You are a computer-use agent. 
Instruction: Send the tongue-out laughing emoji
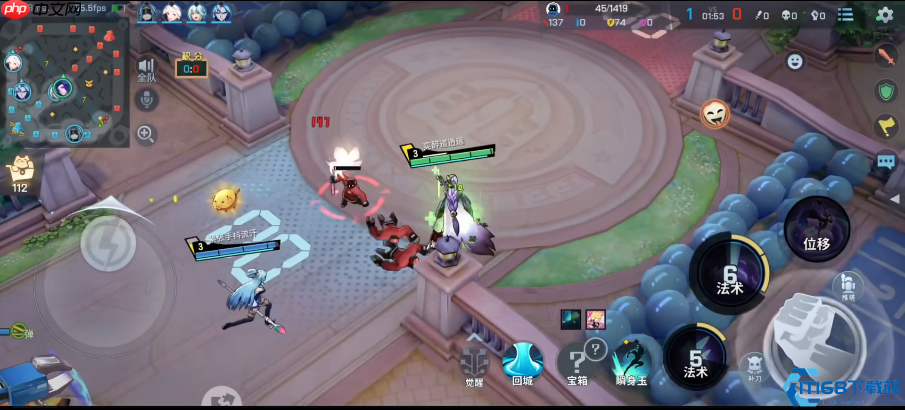[715, 113]
